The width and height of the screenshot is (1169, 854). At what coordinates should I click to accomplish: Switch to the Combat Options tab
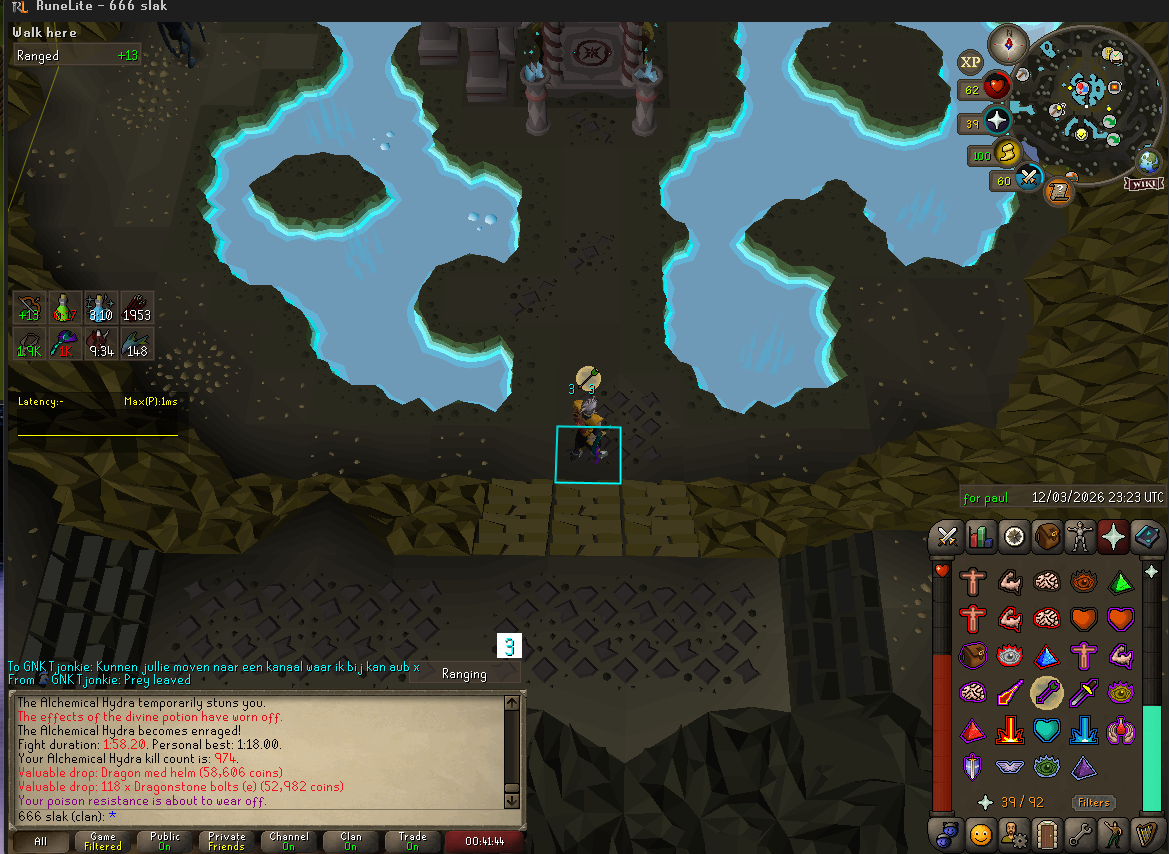tap(946, 537)
